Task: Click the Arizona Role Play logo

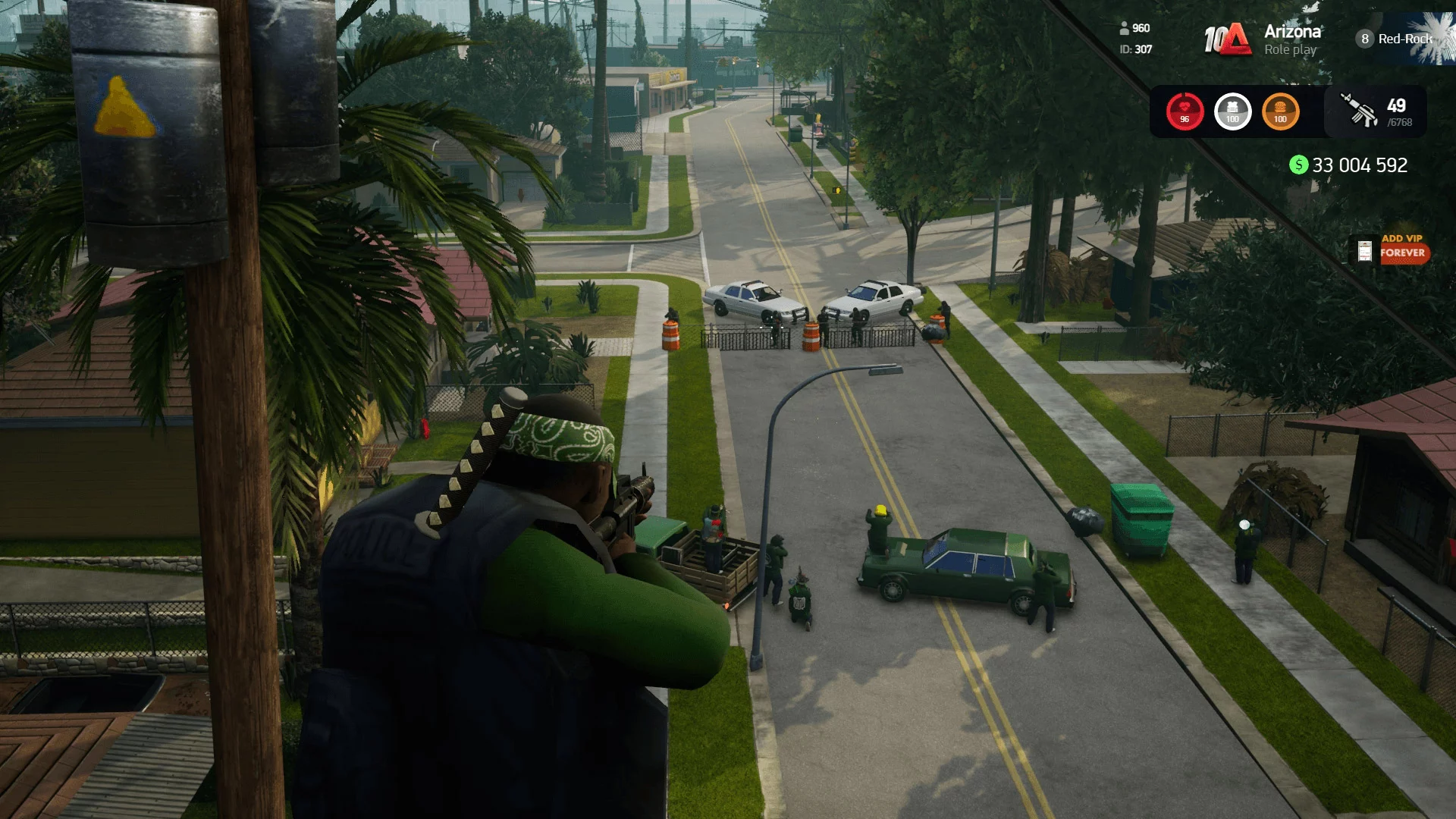Action: (x=1263, y=39)
